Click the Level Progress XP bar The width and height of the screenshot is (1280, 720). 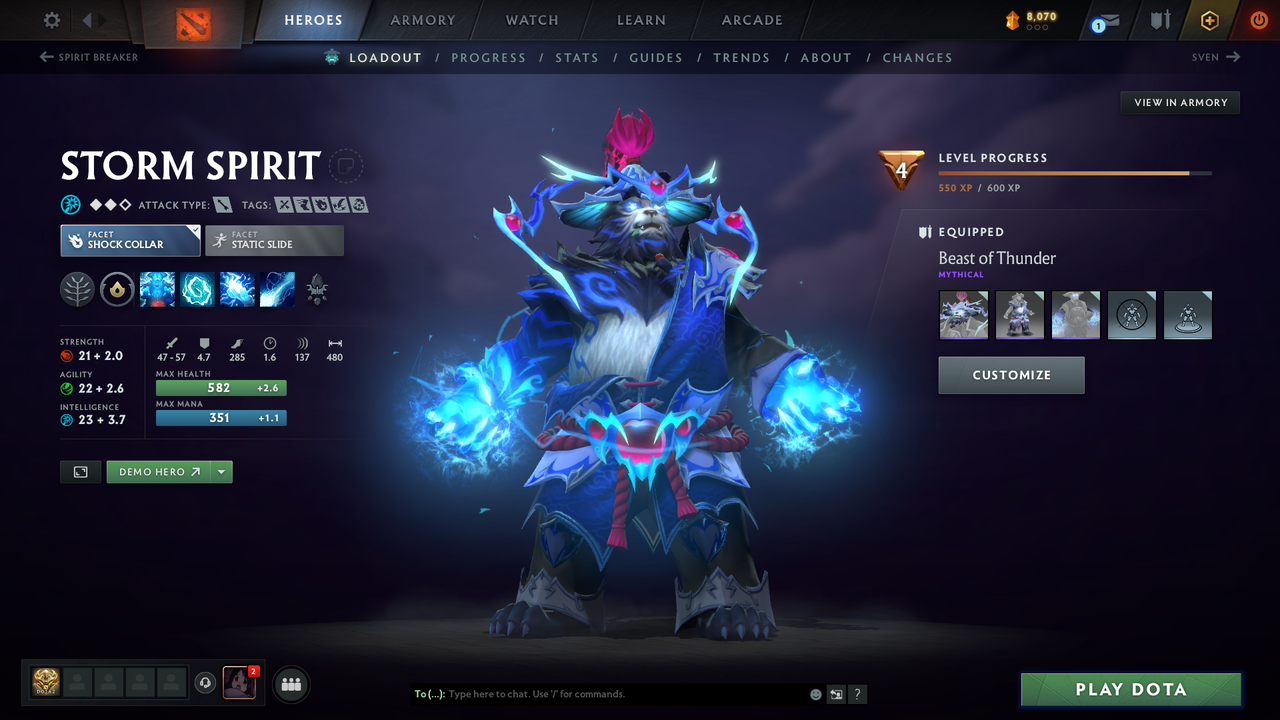click(1075, 172)
